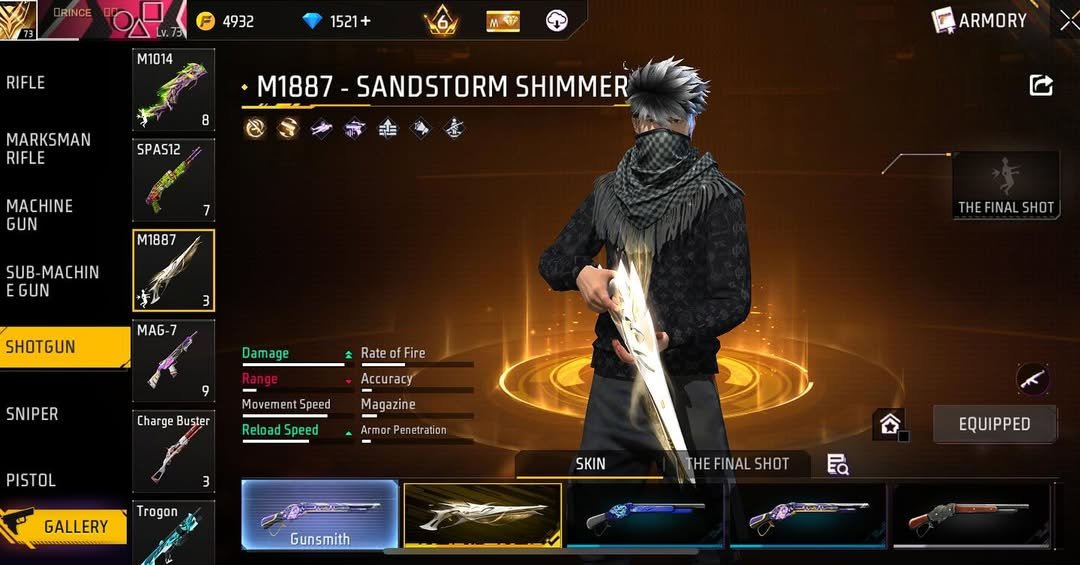Switch to Marksman Rifle category
Image resolution: width=1080 pixels, height=565 pixels.
48,149
